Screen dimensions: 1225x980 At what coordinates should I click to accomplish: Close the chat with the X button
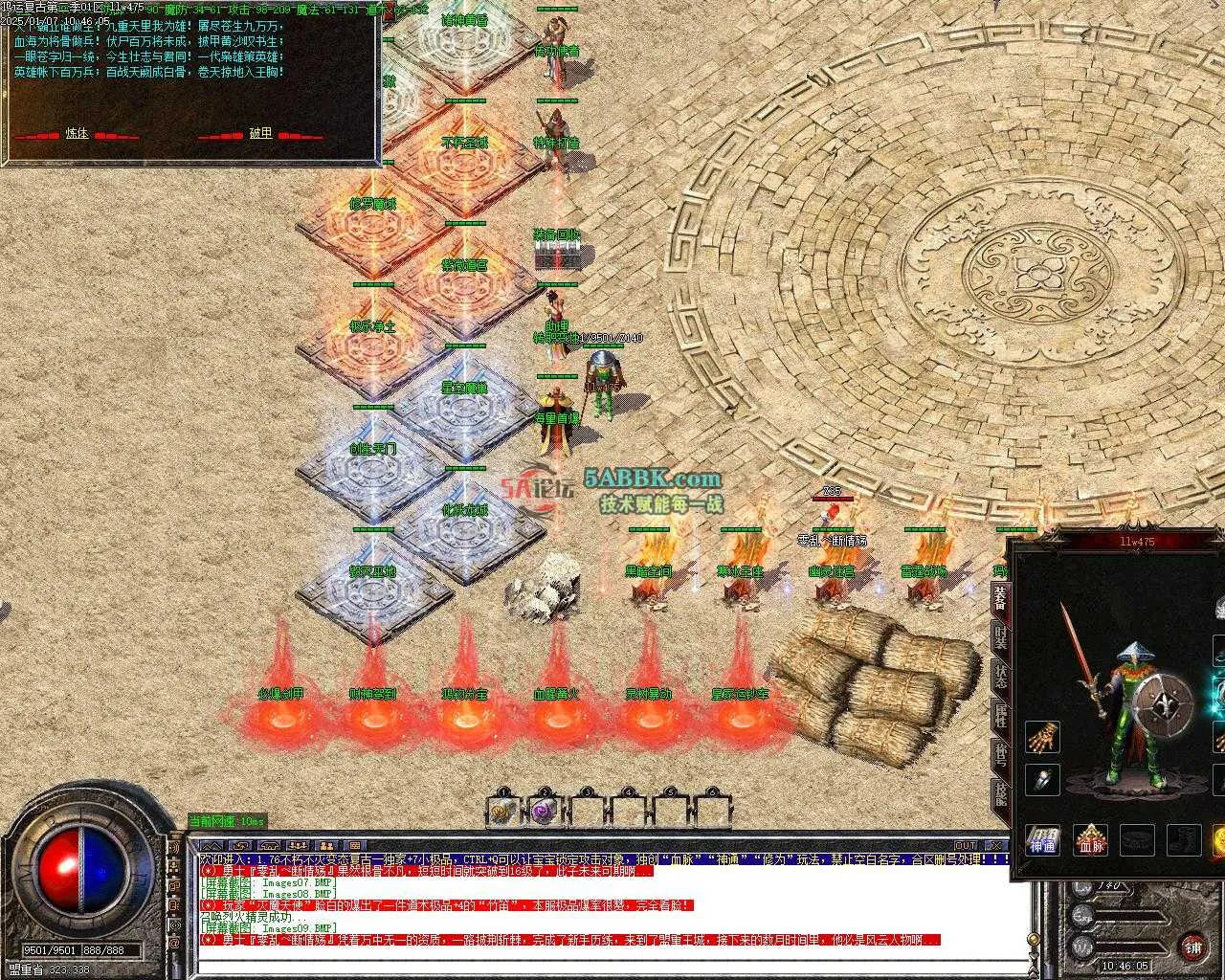pos(996,845)
